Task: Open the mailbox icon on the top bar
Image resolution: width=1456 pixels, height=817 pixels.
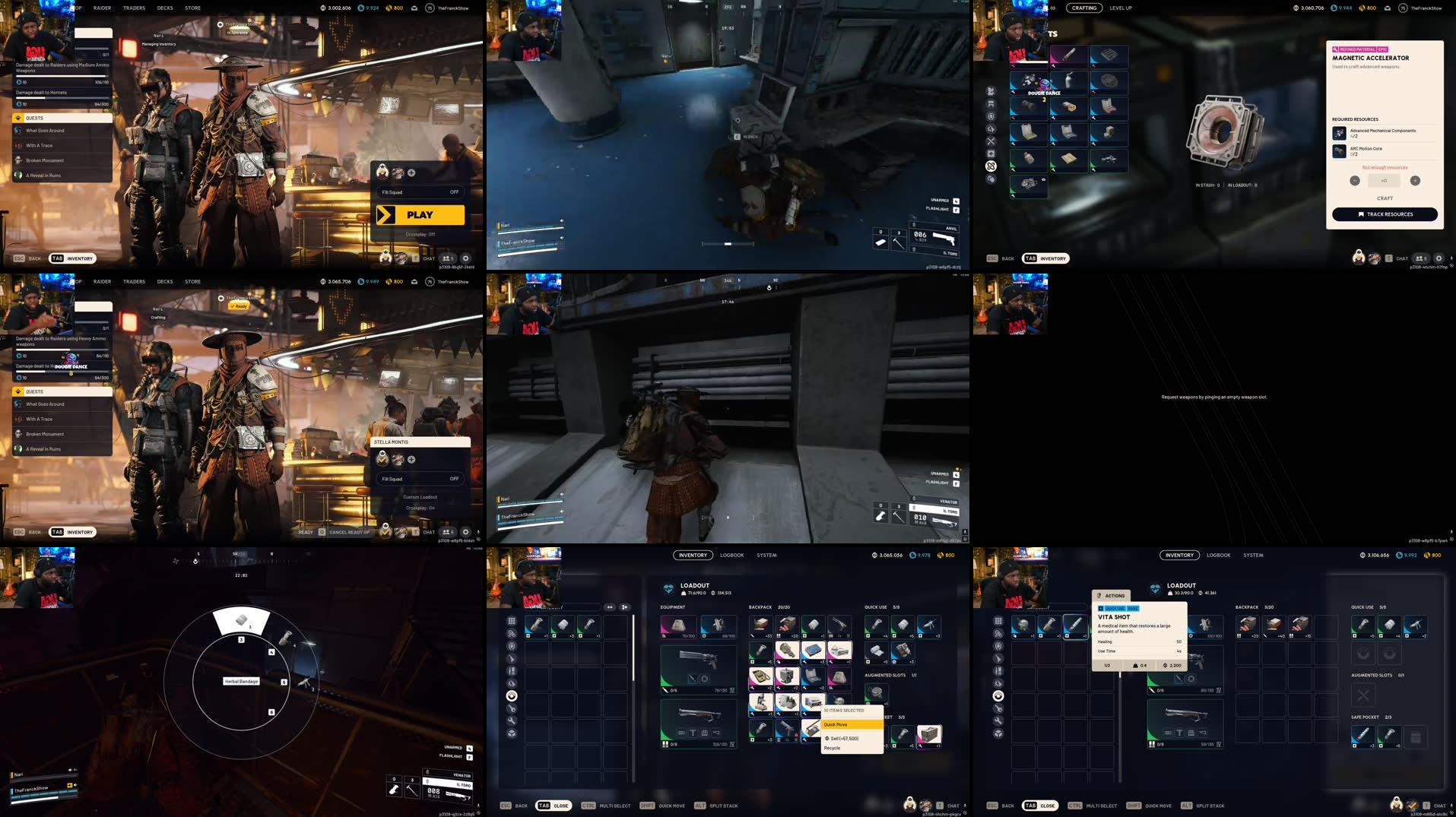Action: point(414,8)
